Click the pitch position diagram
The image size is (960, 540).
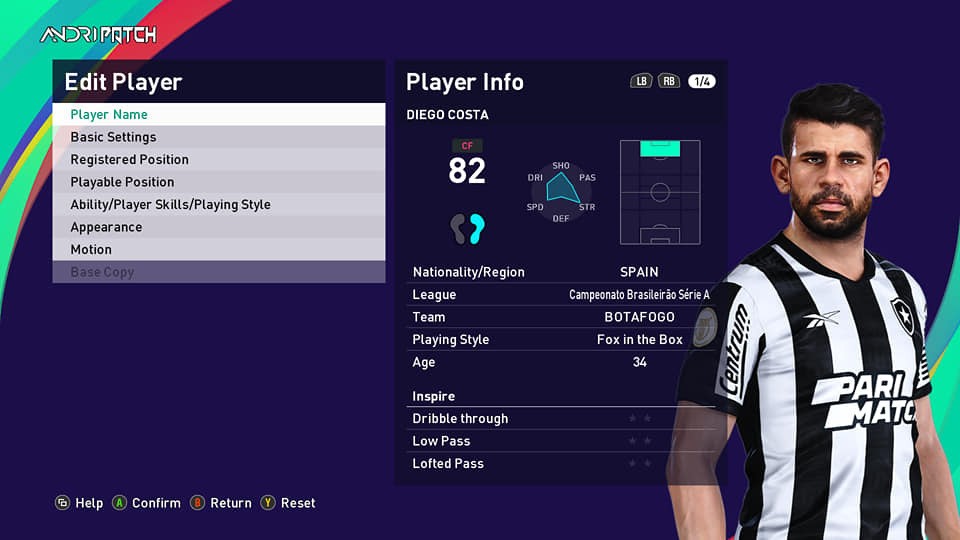(x=660, y=192)
